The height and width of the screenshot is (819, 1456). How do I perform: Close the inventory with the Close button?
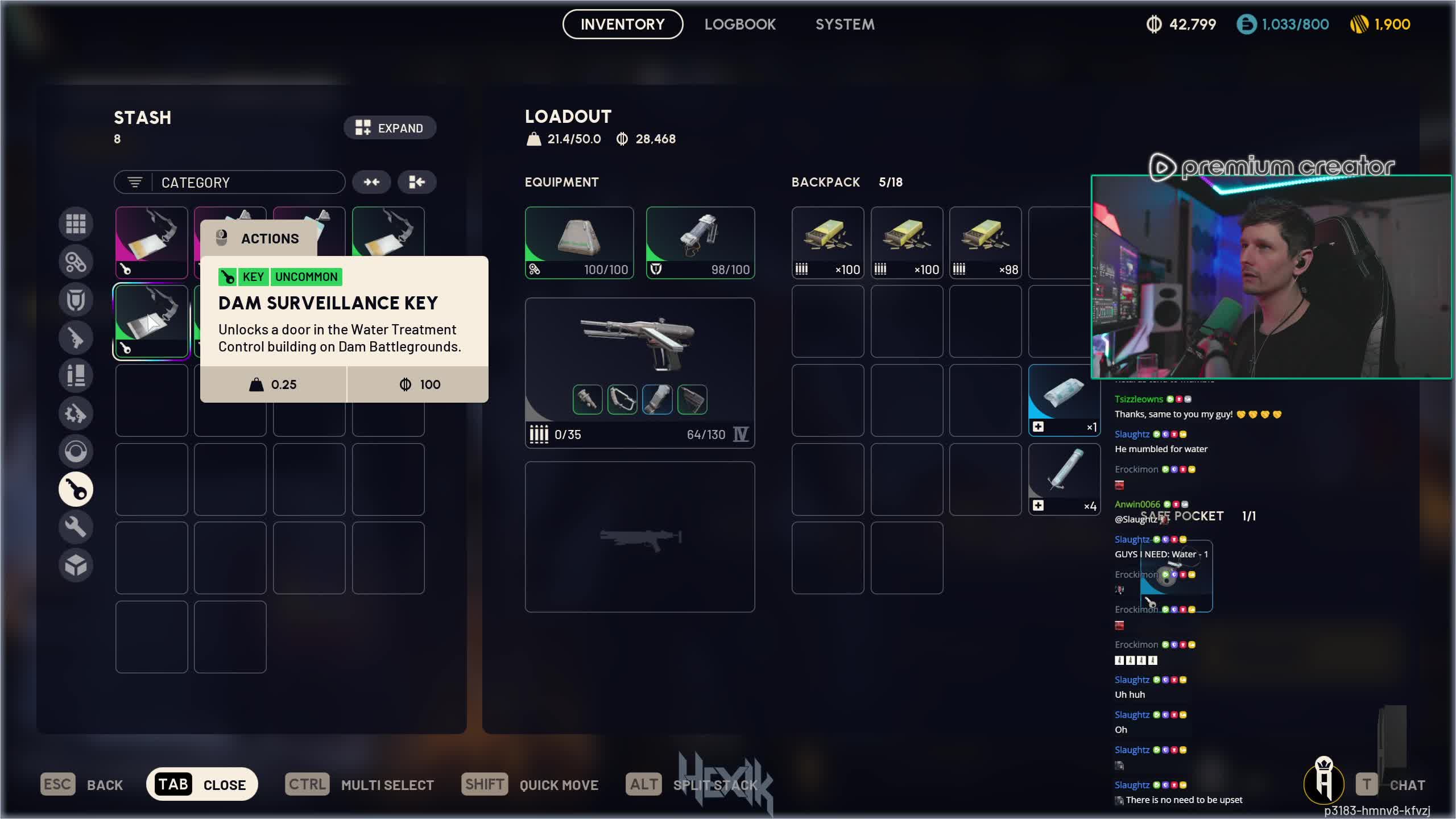[202, 784]
